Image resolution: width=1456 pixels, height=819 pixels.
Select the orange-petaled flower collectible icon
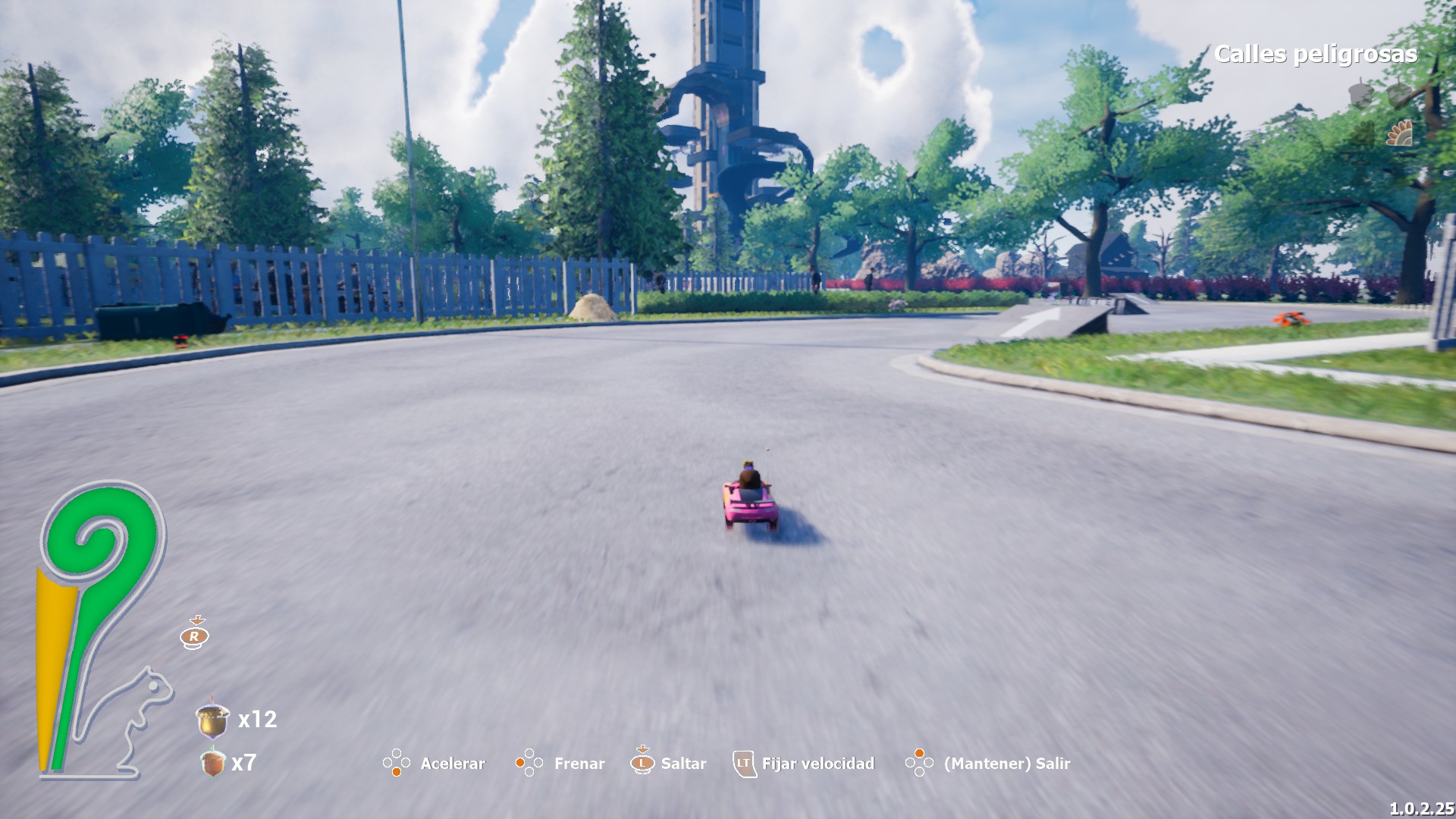[x=1400, y=133]
